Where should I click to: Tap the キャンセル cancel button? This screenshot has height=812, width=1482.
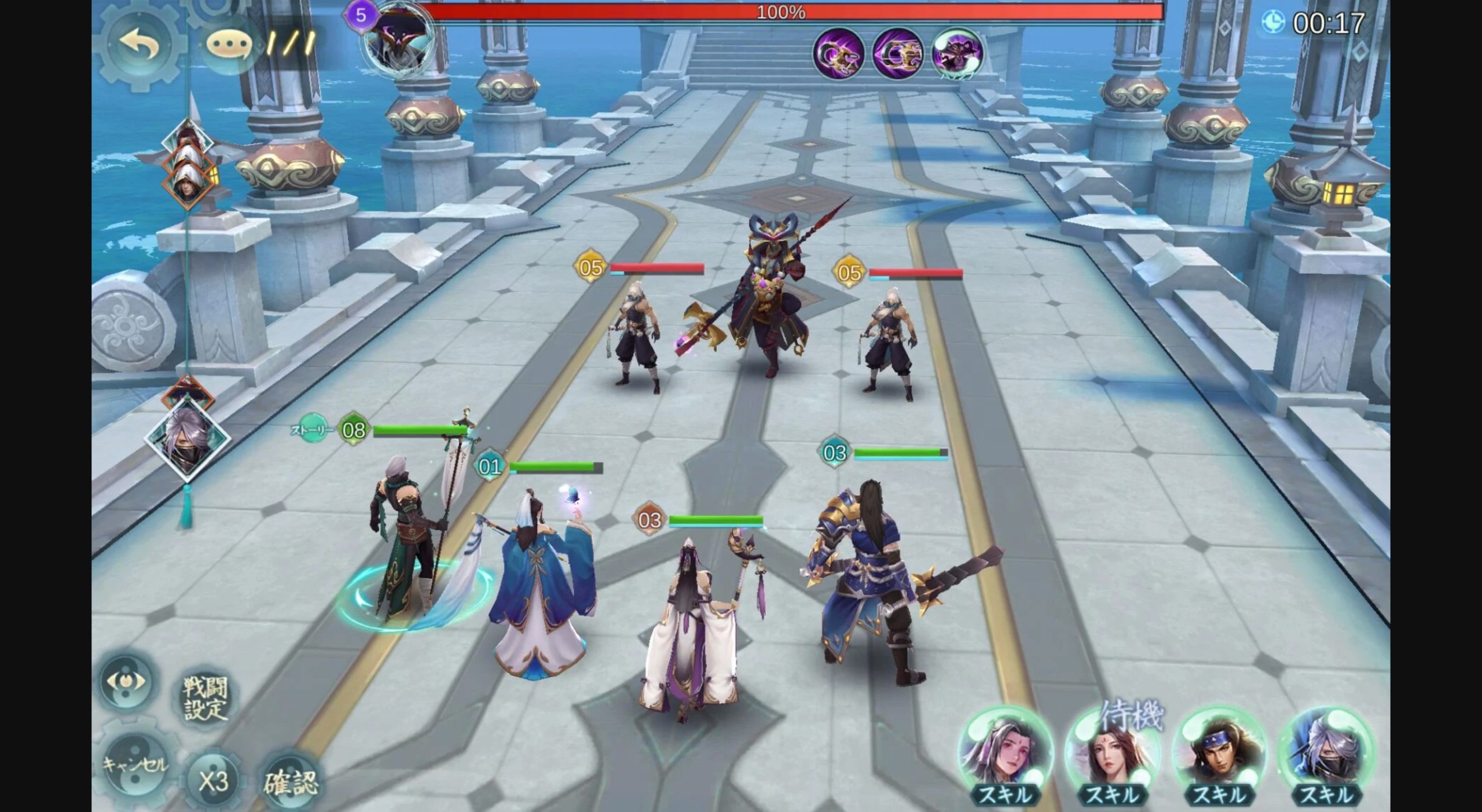coord(135,765)
